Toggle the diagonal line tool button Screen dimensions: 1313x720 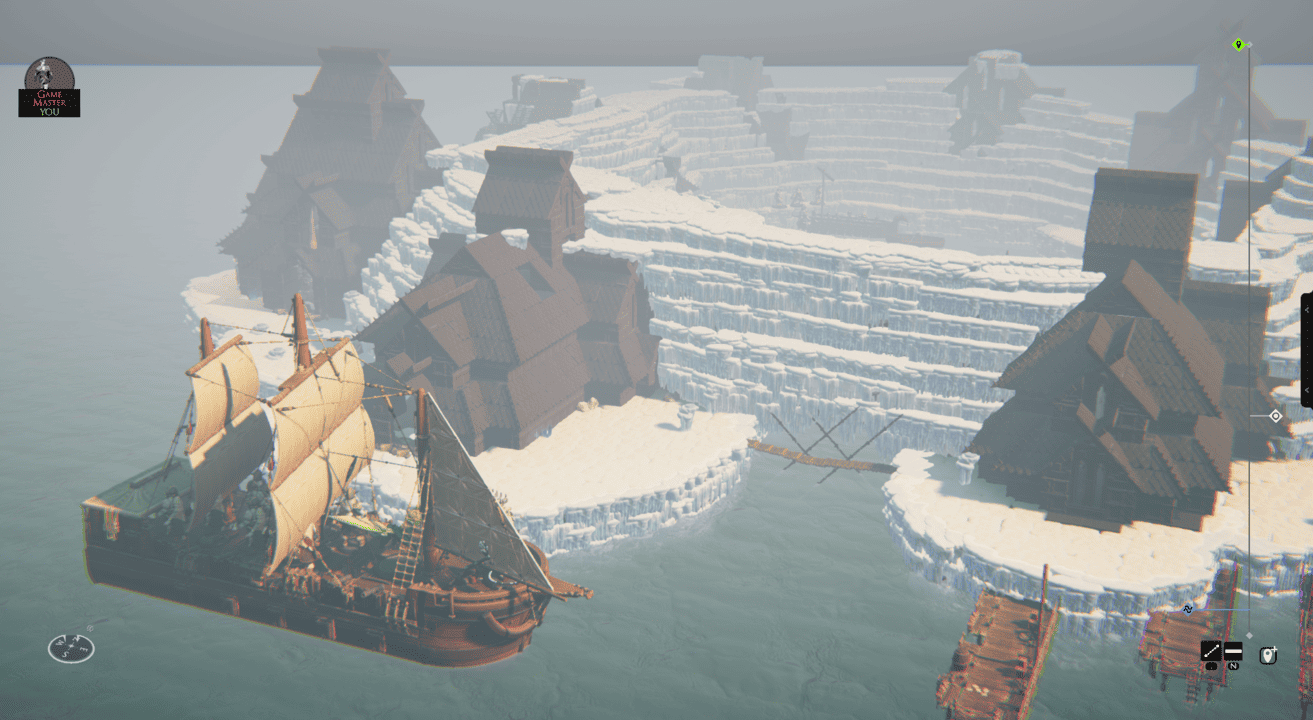[x=1211, y=651]
